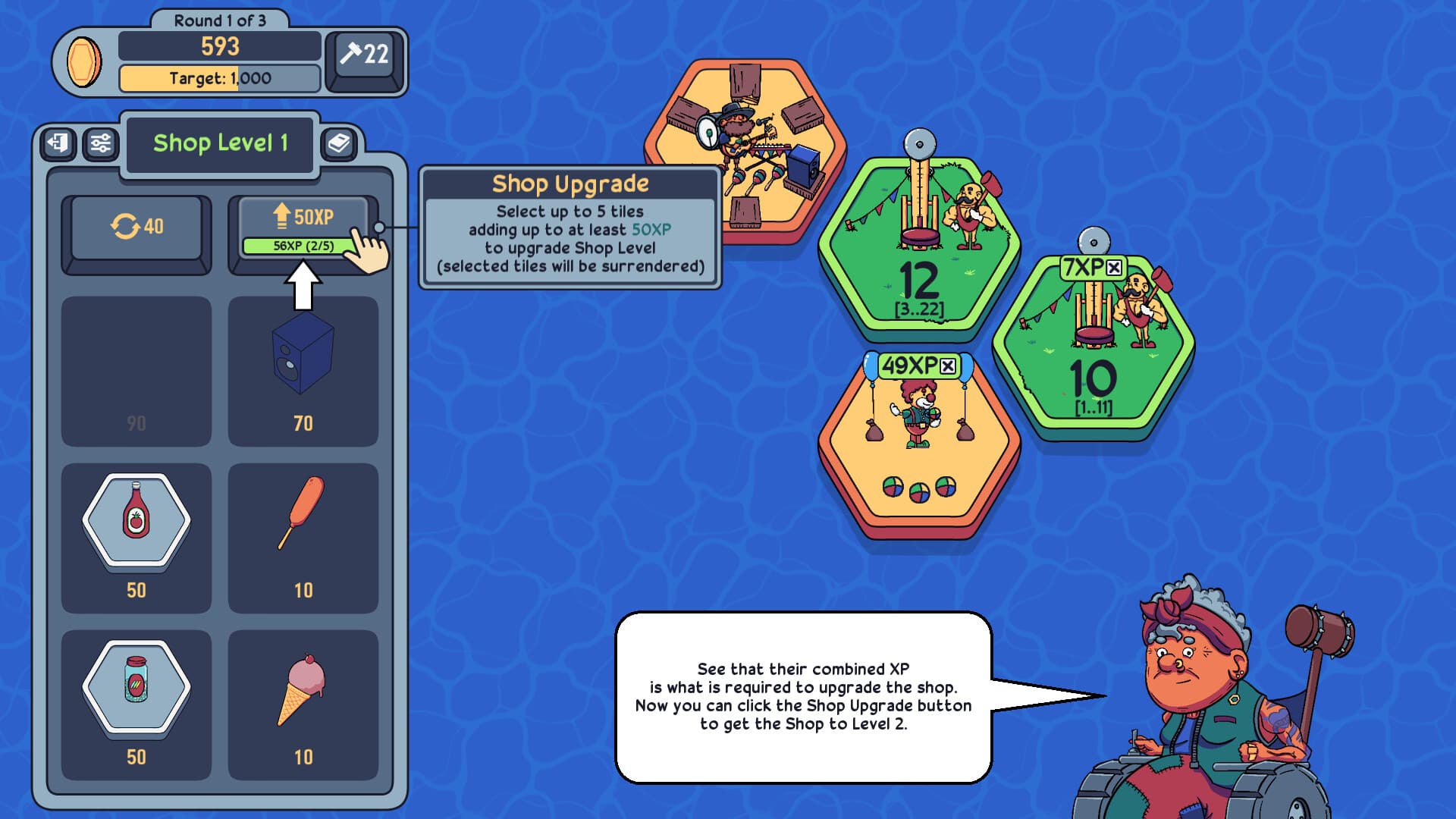Select the jar item costing 50

click(x=136, y=686)
